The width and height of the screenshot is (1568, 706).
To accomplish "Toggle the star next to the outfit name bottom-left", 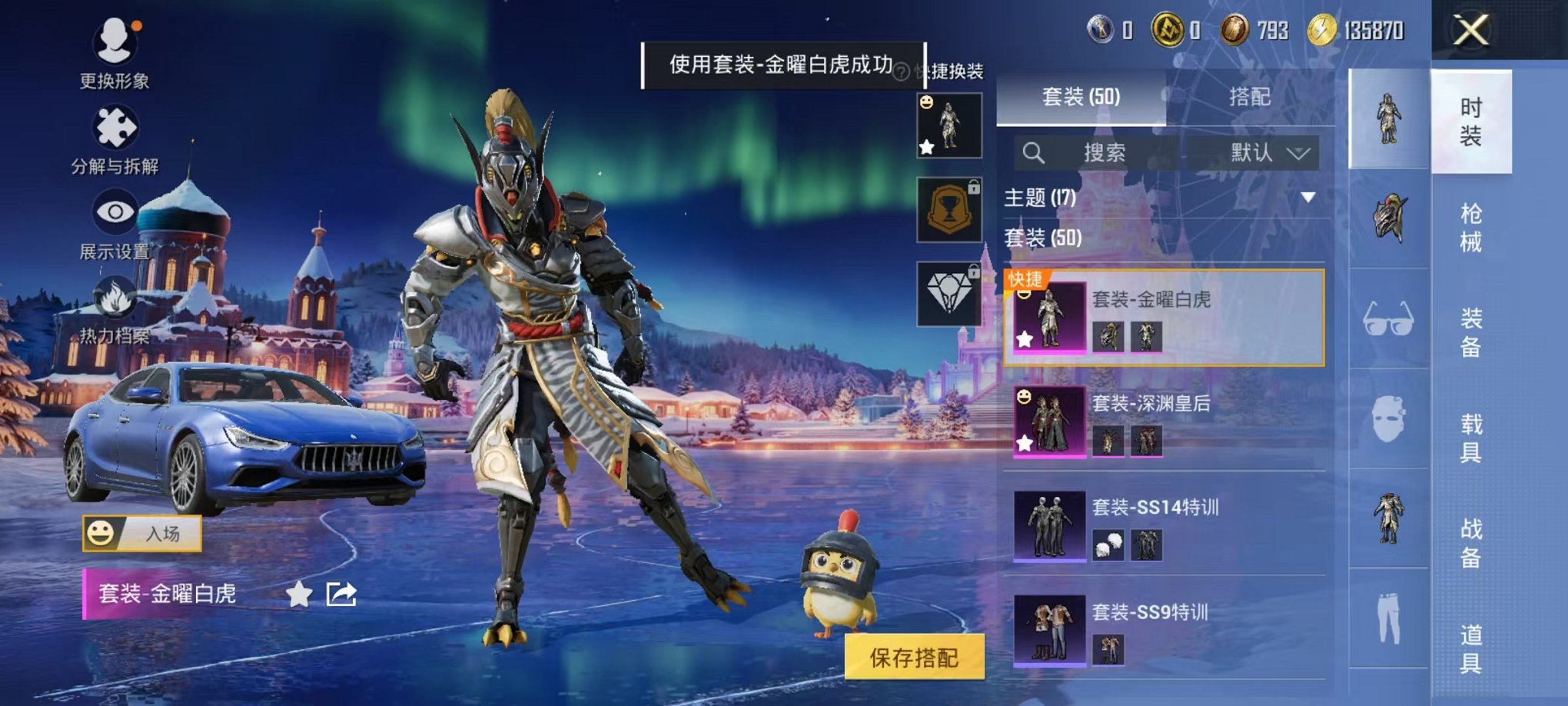I will [298, 593].
